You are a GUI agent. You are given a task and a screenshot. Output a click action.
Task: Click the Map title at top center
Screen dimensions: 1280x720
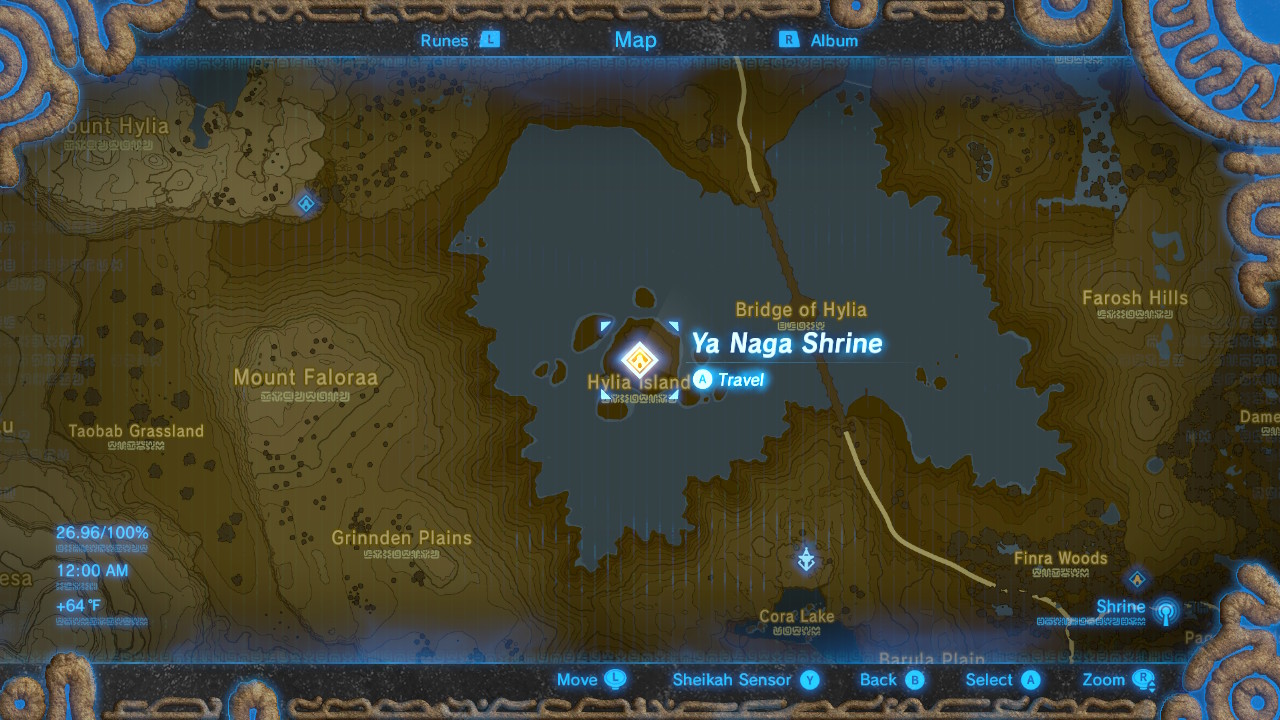coord(634,40)
